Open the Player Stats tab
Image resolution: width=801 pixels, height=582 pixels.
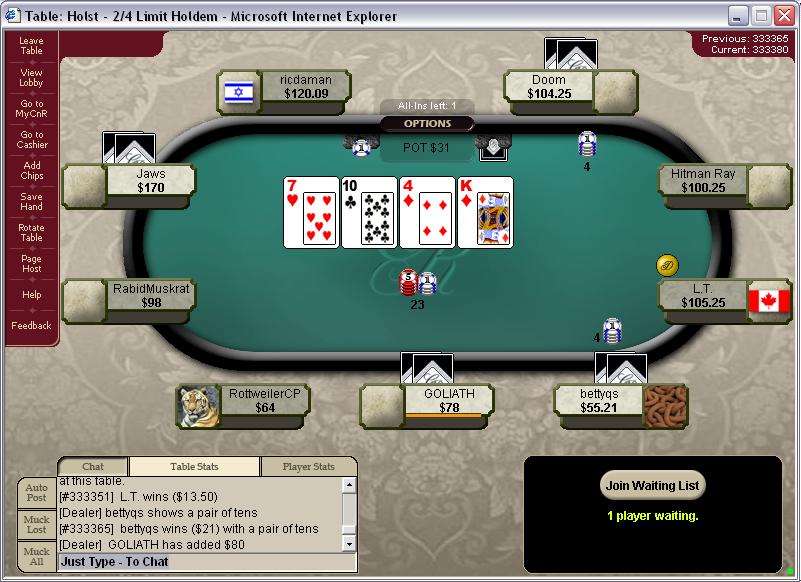308,467
